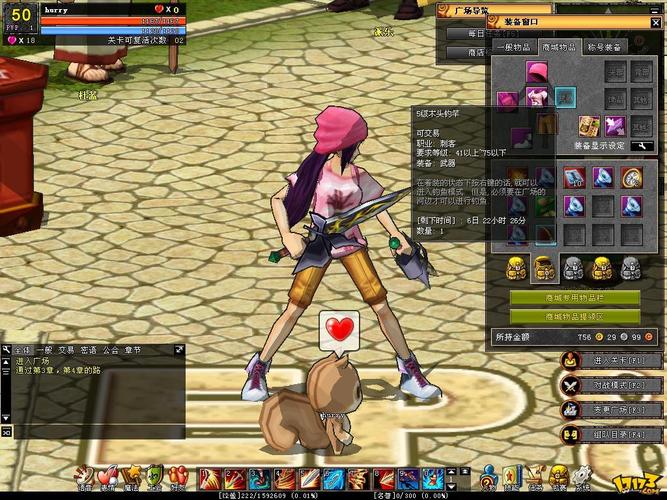Click the heart emote bubble above pet
Screen dimensions: 667x500
click(340, 327)
